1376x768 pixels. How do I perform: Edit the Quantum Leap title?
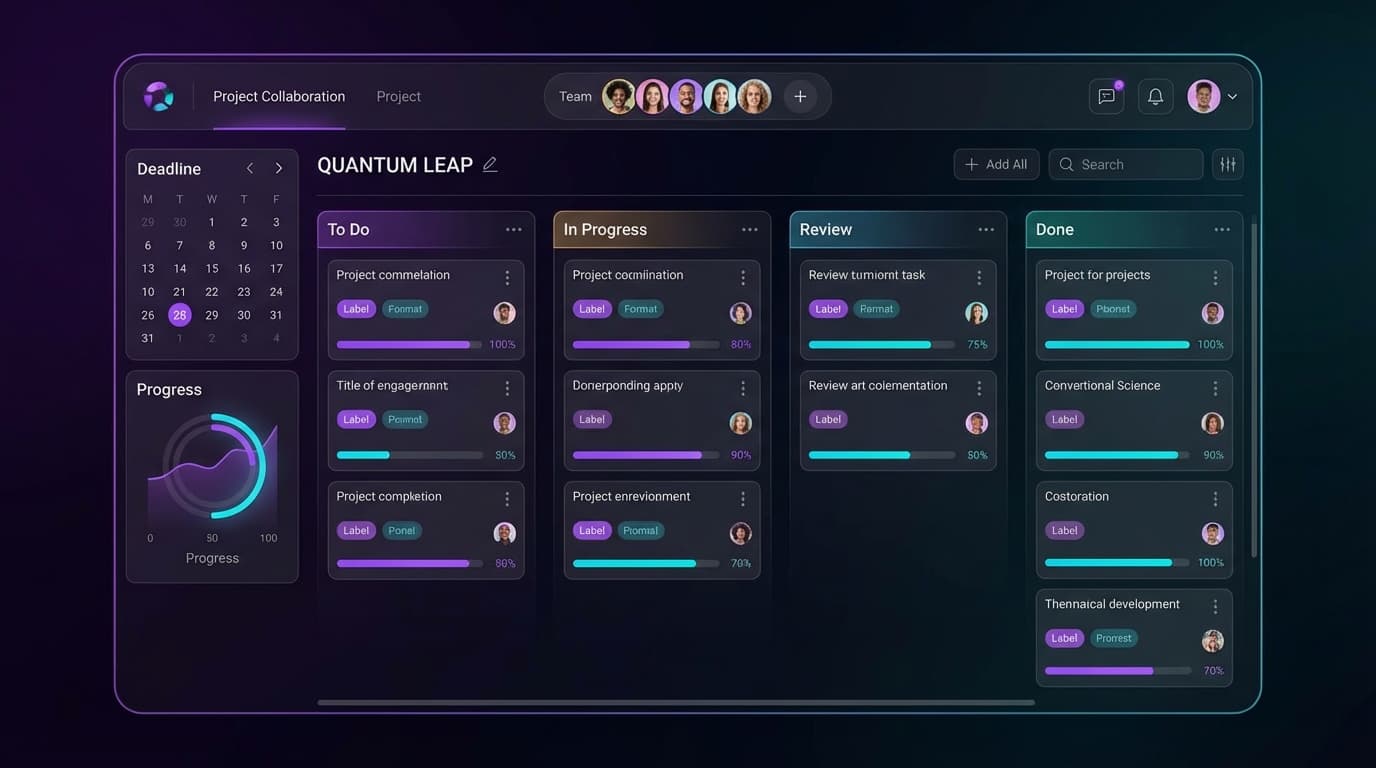click(x=490, y=165)
